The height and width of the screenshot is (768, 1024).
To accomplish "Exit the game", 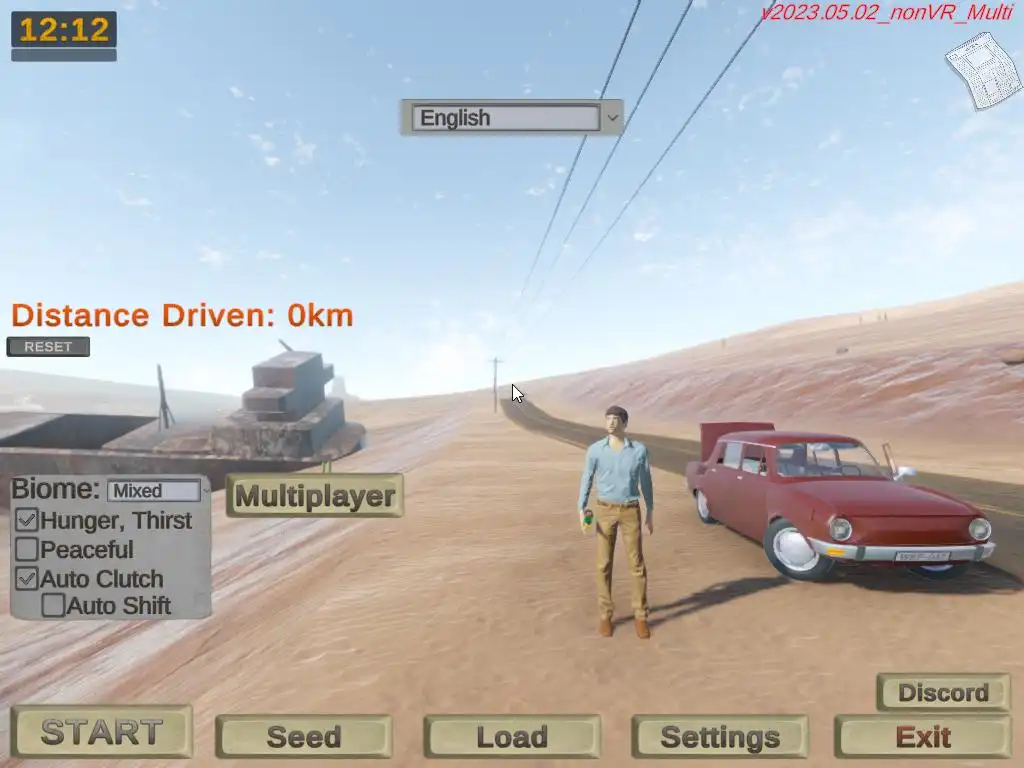I will coord(923,737).
